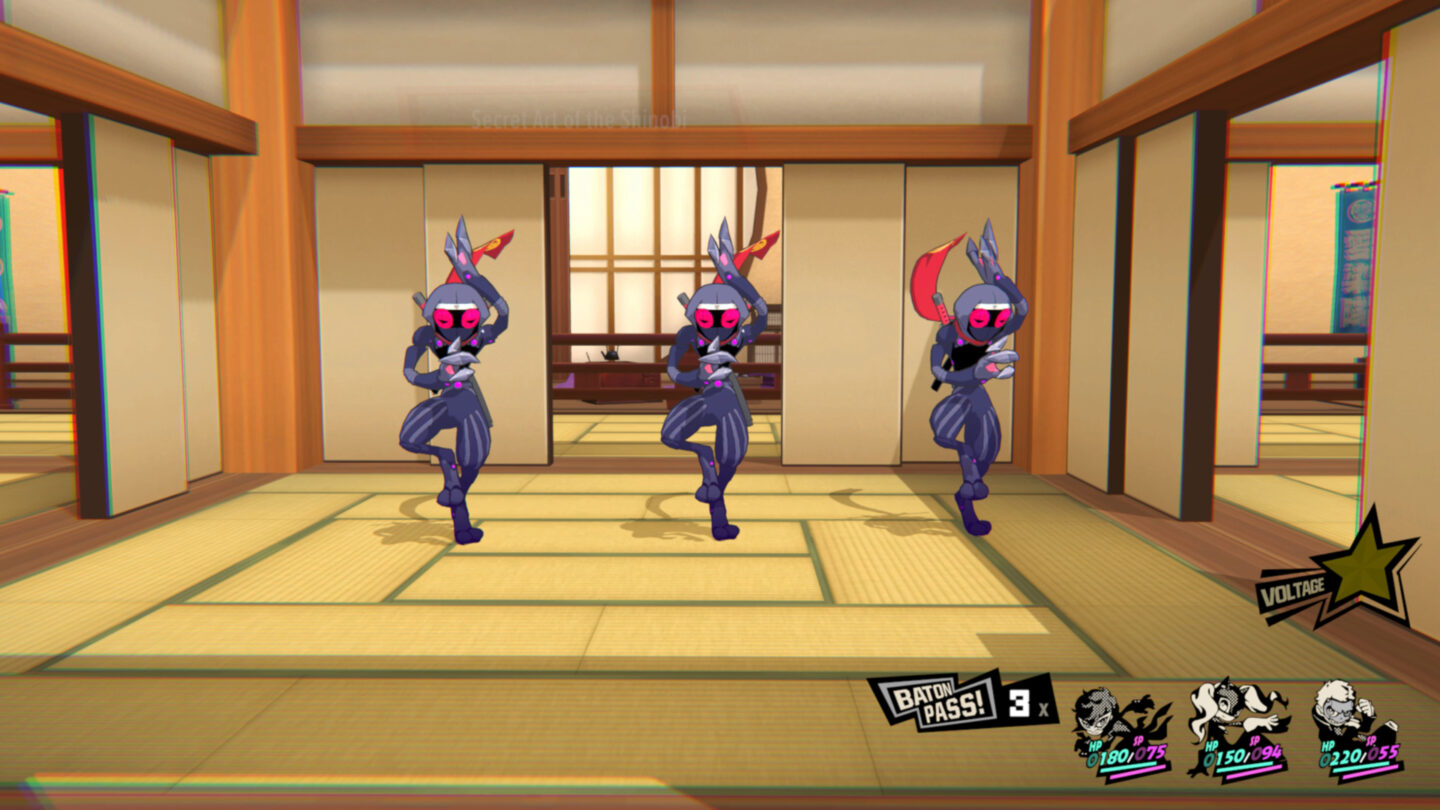Click the Secret Art of the Shinobi text
Image resolution: width=1440 pixels, height=810 pixels.
(x=578, y=118)
